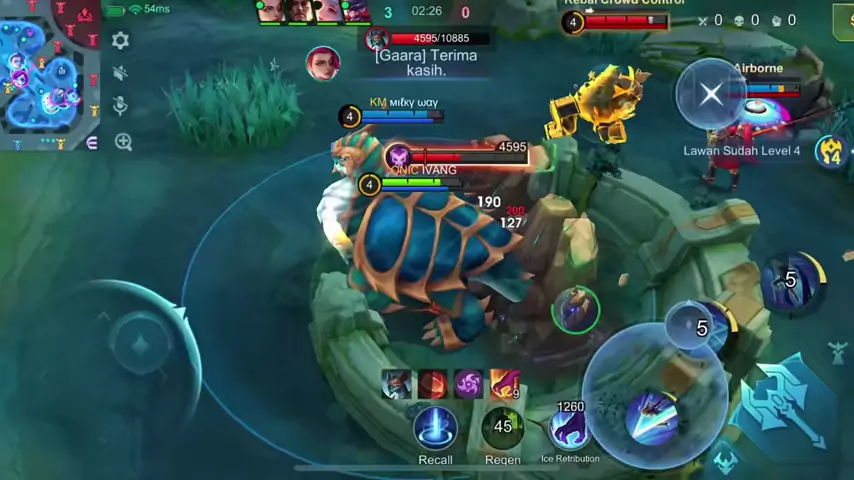This screenshot has width=854, height=480.
Task: Select the boots item with 9 stacks
Action: 504,384
